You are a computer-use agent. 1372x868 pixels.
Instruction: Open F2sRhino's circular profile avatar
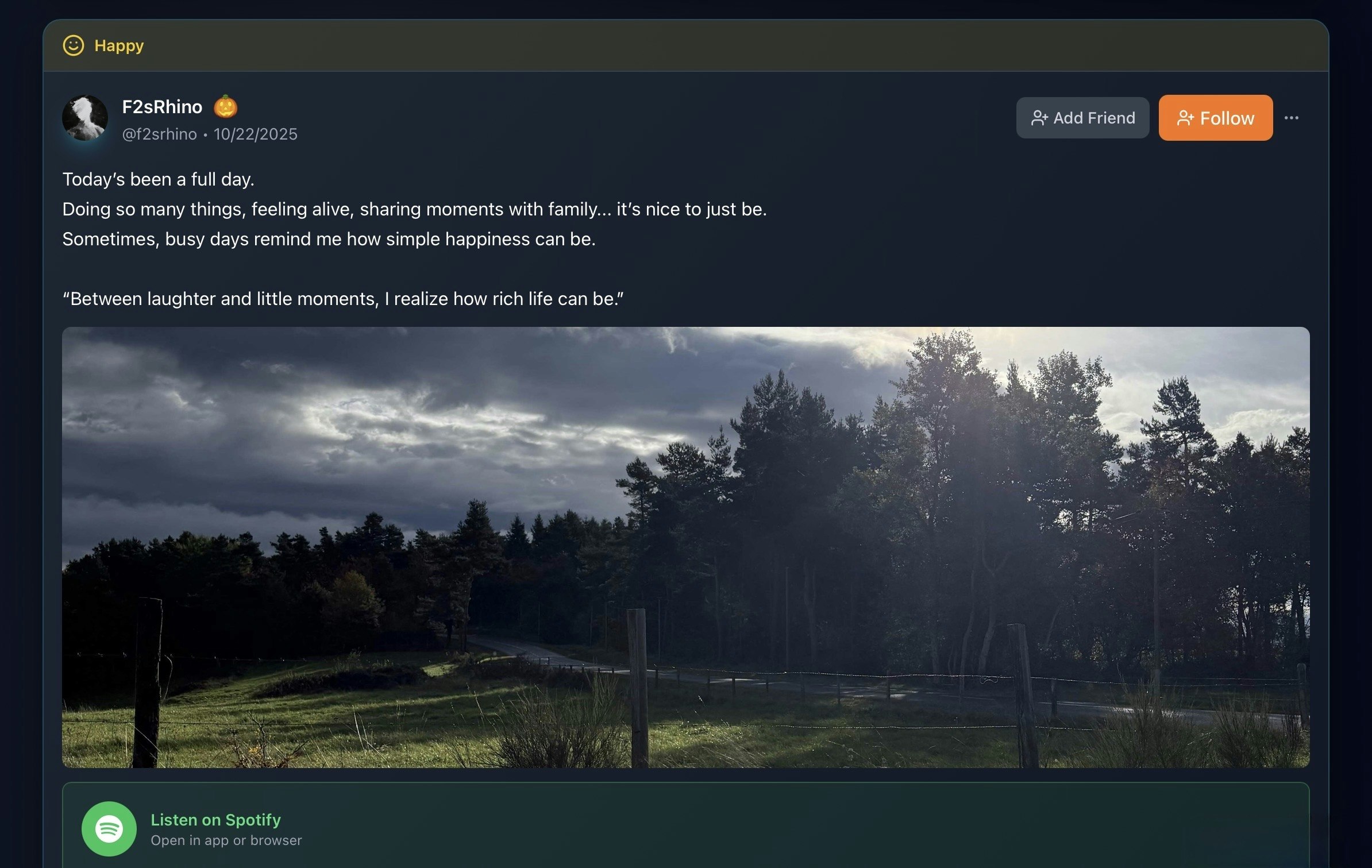click(x=86, y=117)
